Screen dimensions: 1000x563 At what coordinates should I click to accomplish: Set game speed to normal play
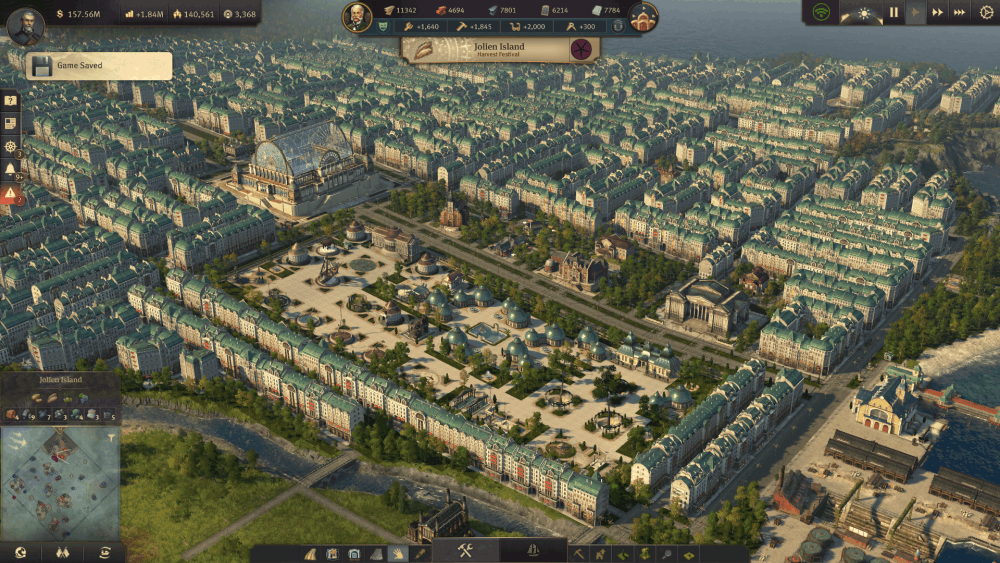tap(916, 13)
